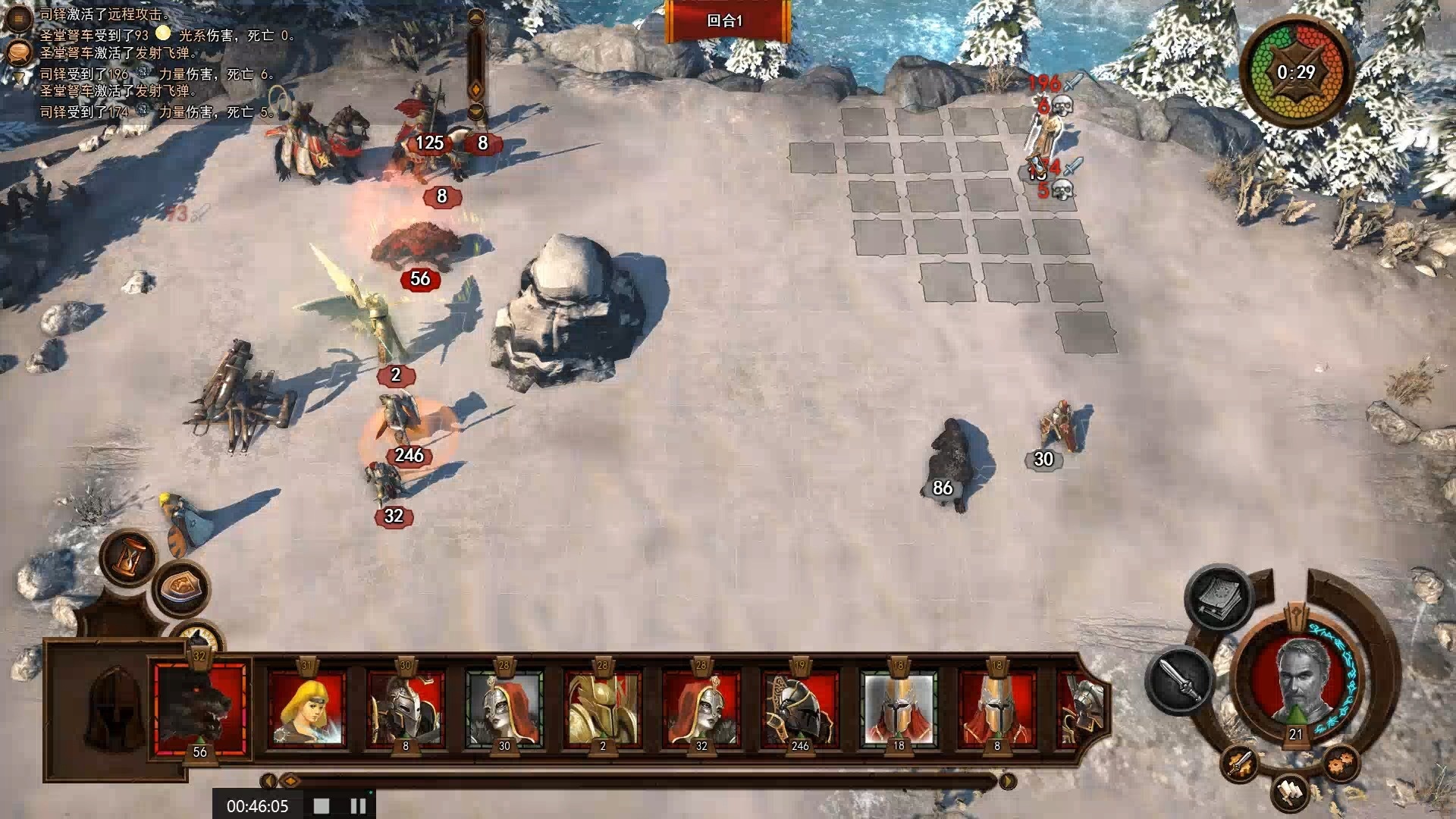Viewport: 1456px width, 819px height.
Task: Stop the video recording
Action: click(x=322, y=805)
